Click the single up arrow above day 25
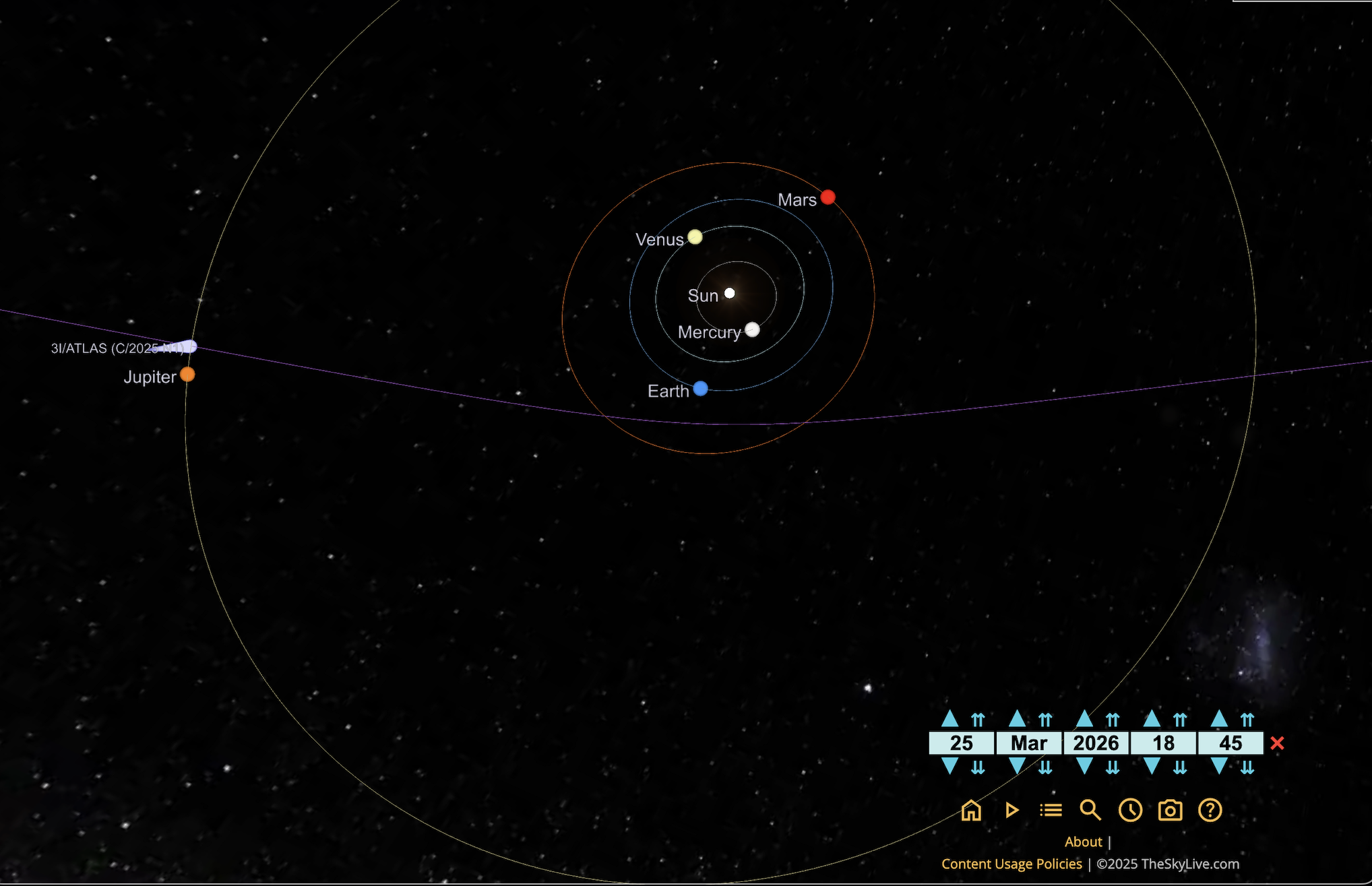 pos(950,719)
